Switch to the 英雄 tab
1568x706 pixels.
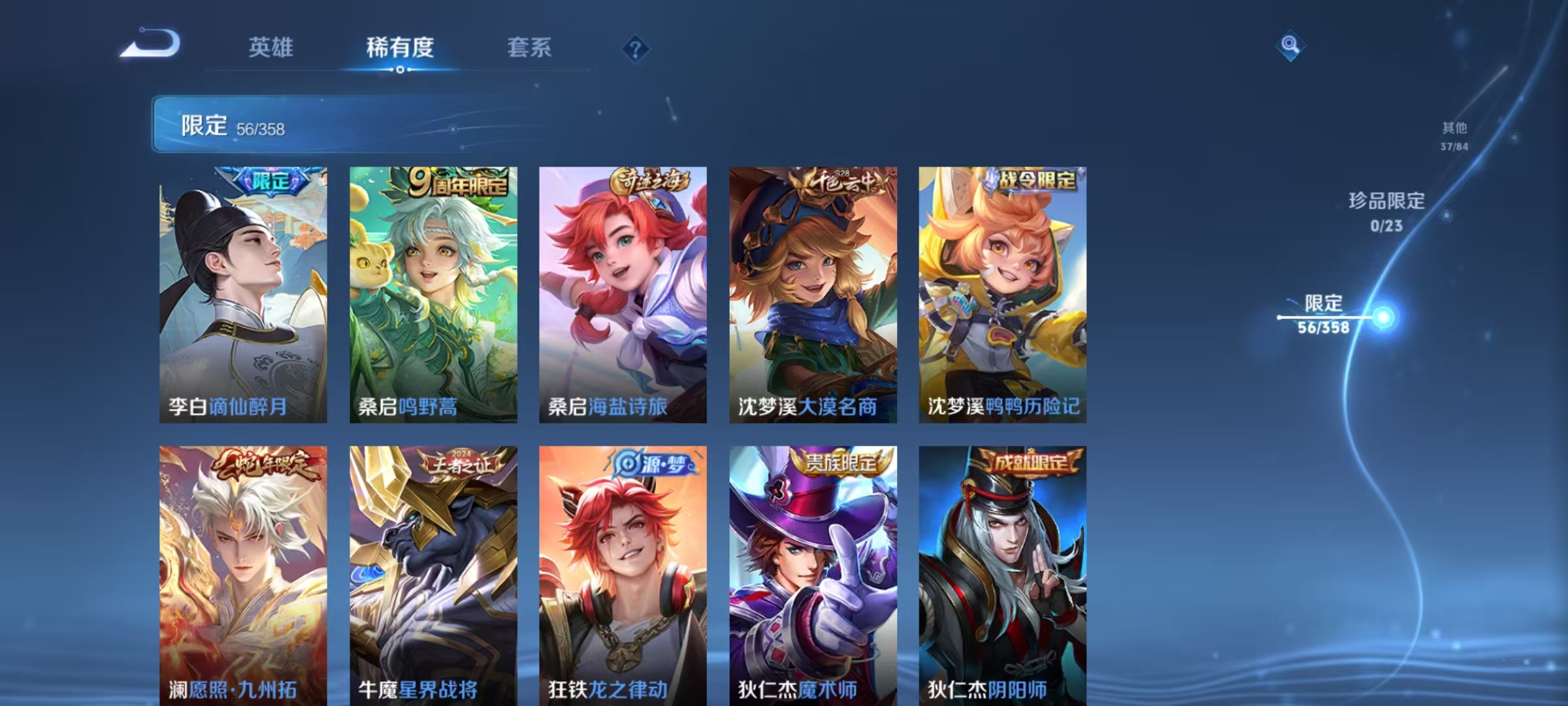point(270,48)
